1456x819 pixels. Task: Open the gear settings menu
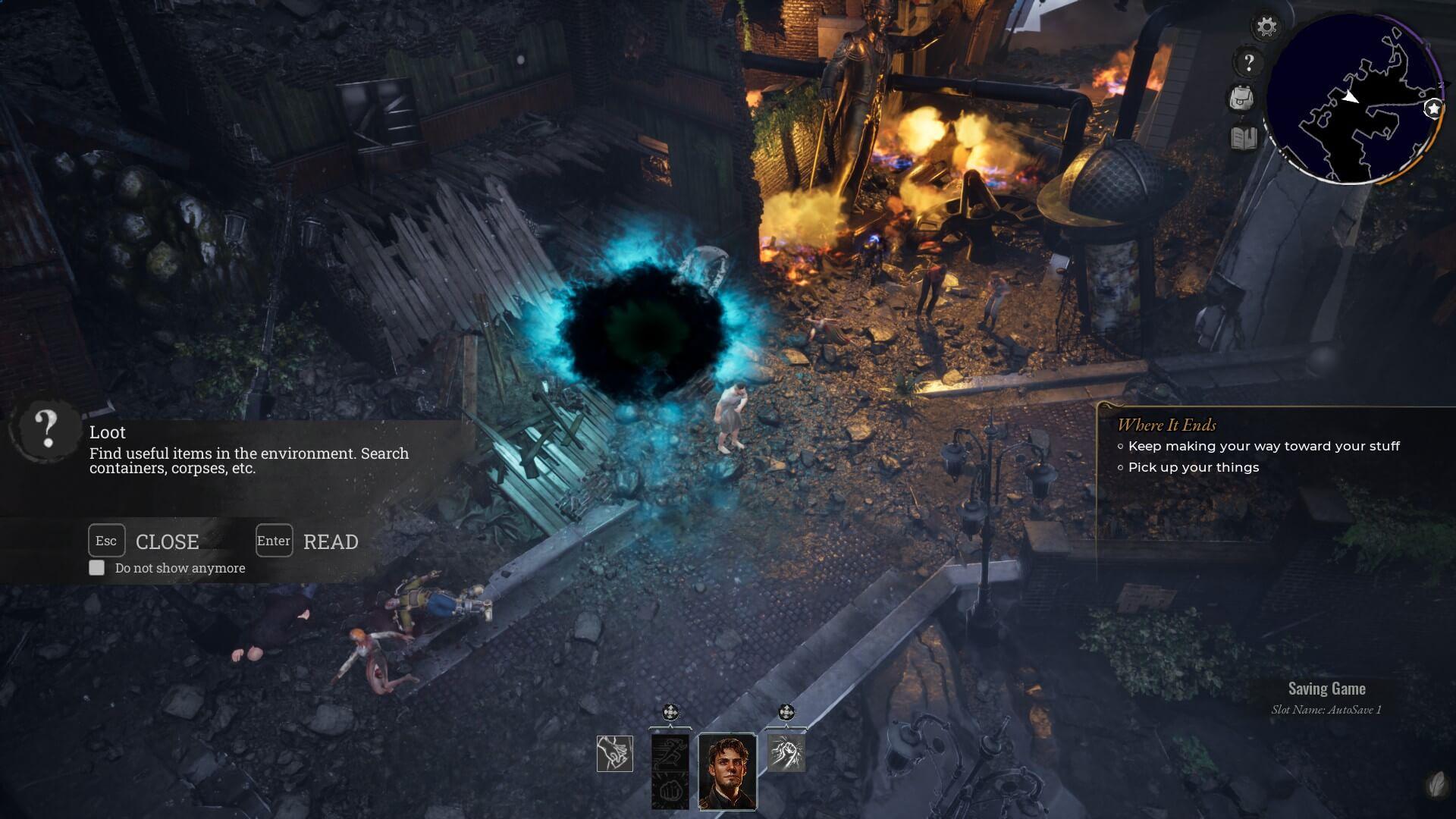click(x=1266, y=27)
